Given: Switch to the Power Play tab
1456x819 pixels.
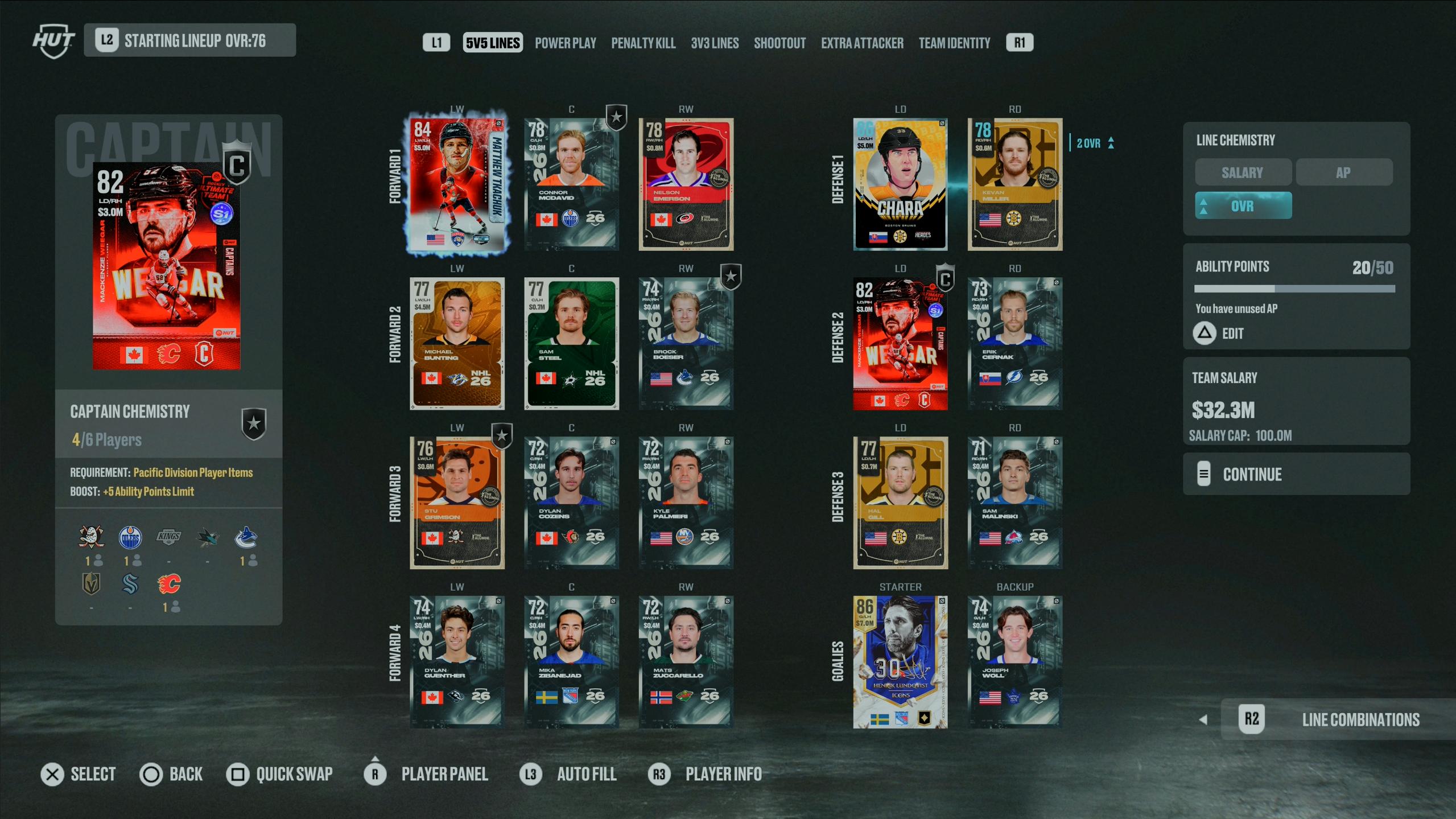Looking at the screenshot, I should point(565,43).
